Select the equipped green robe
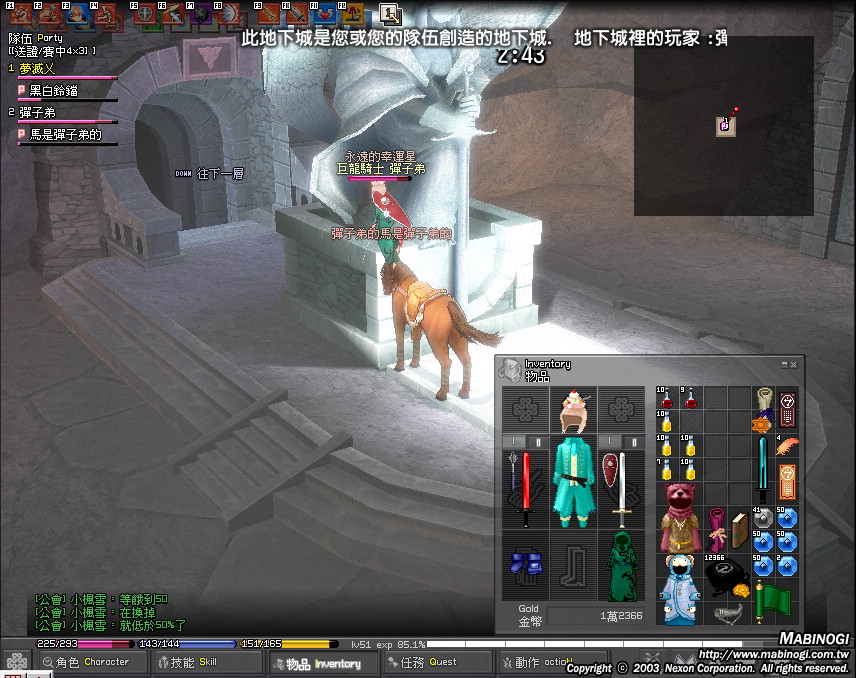 tap(622, 567)
